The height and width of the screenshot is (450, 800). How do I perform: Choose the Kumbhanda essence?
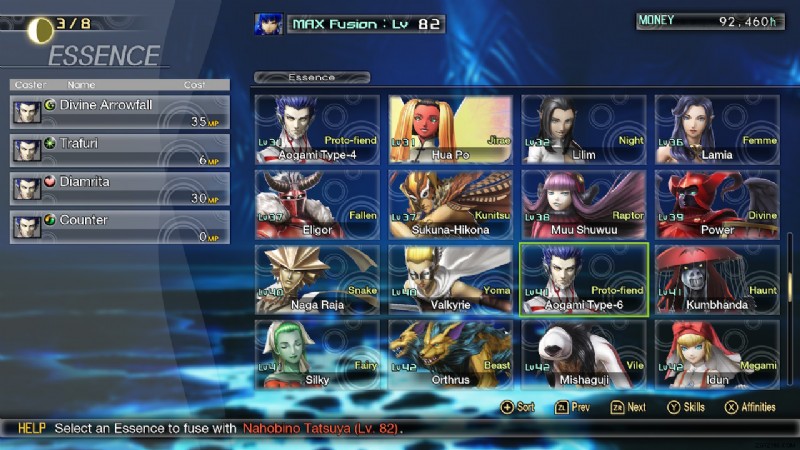pos(717,279)
